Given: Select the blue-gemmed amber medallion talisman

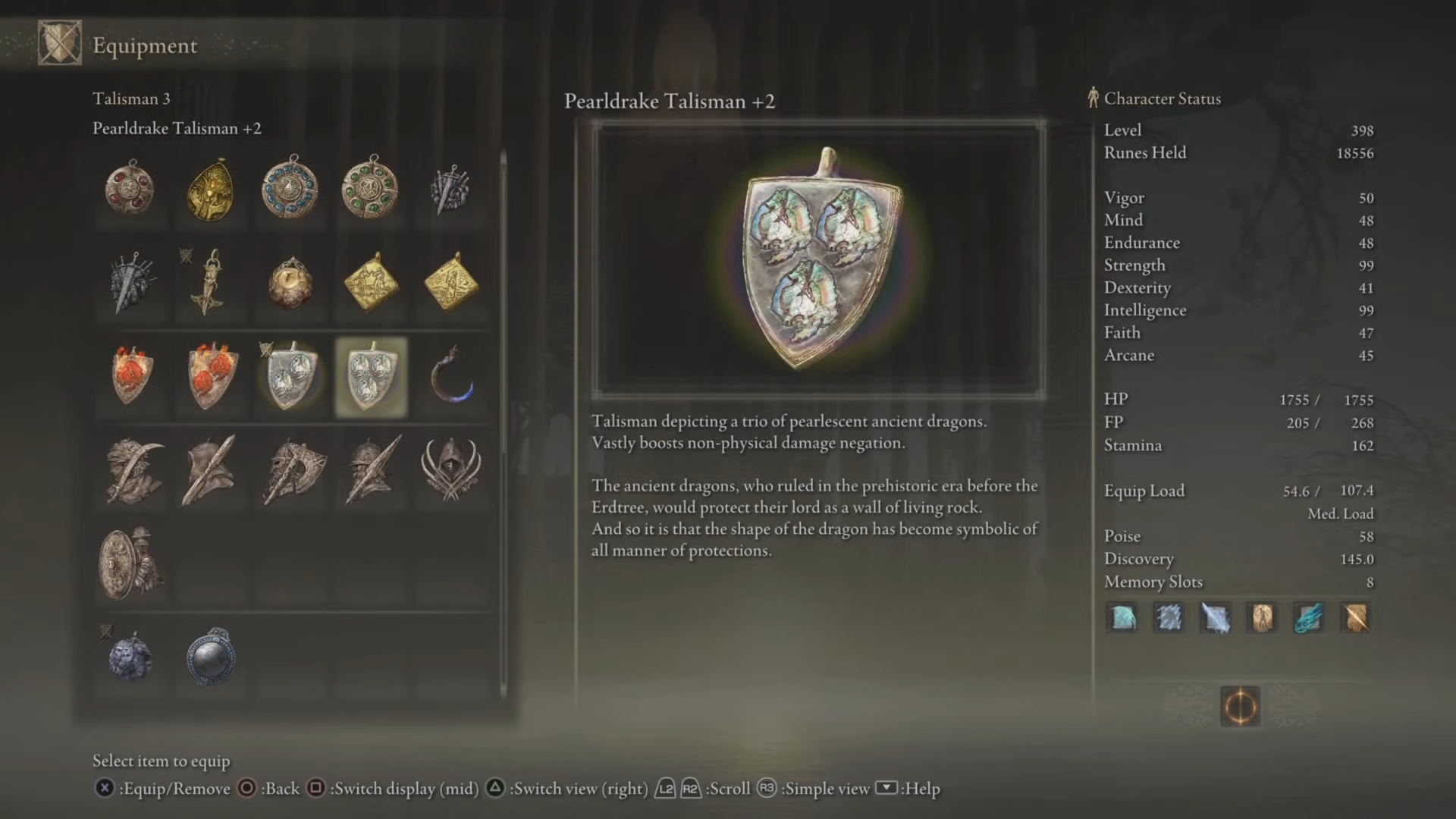Looking at the screenshot, I should coord(290,188).
